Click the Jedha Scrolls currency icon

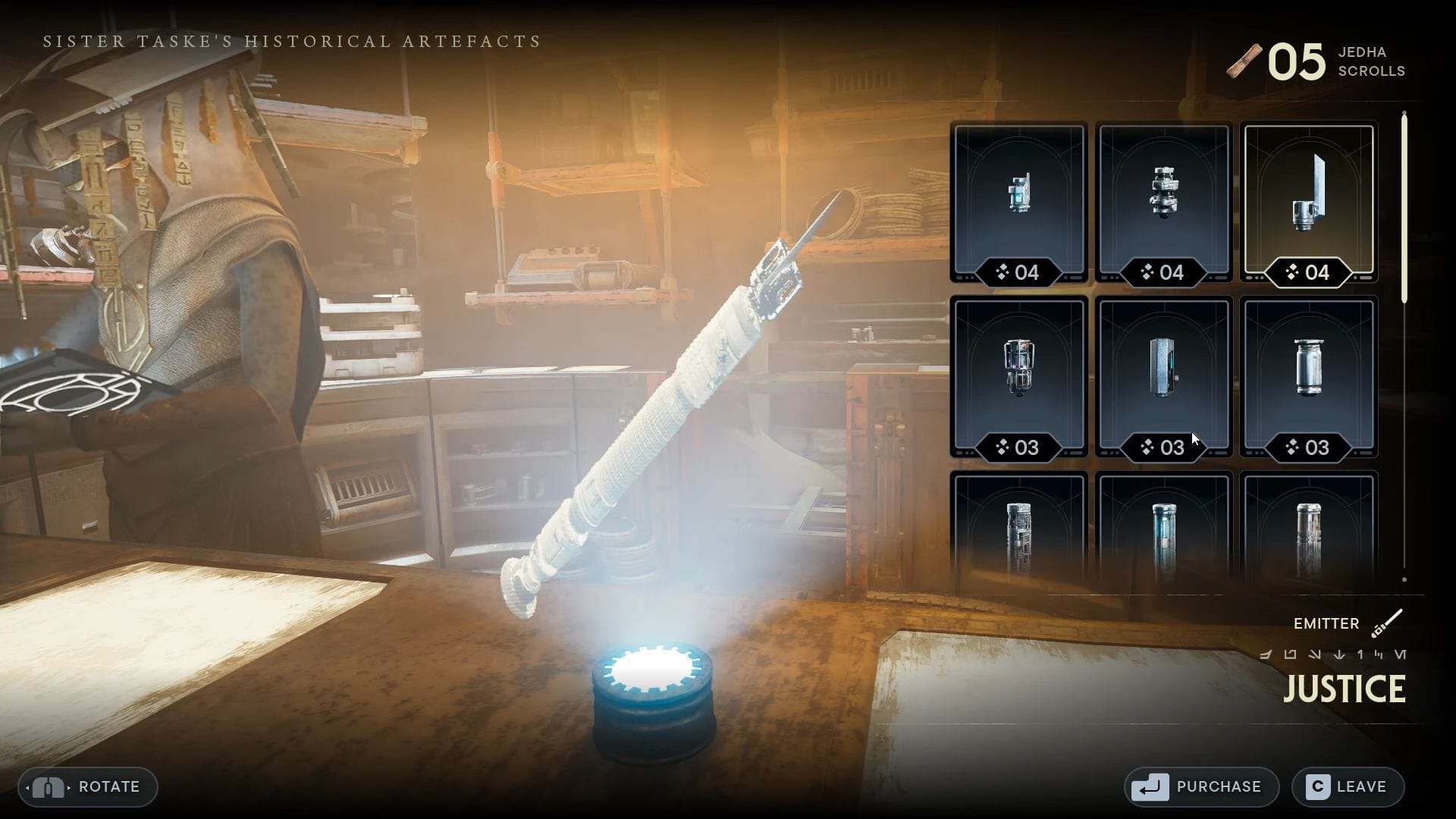[1244, 59]
